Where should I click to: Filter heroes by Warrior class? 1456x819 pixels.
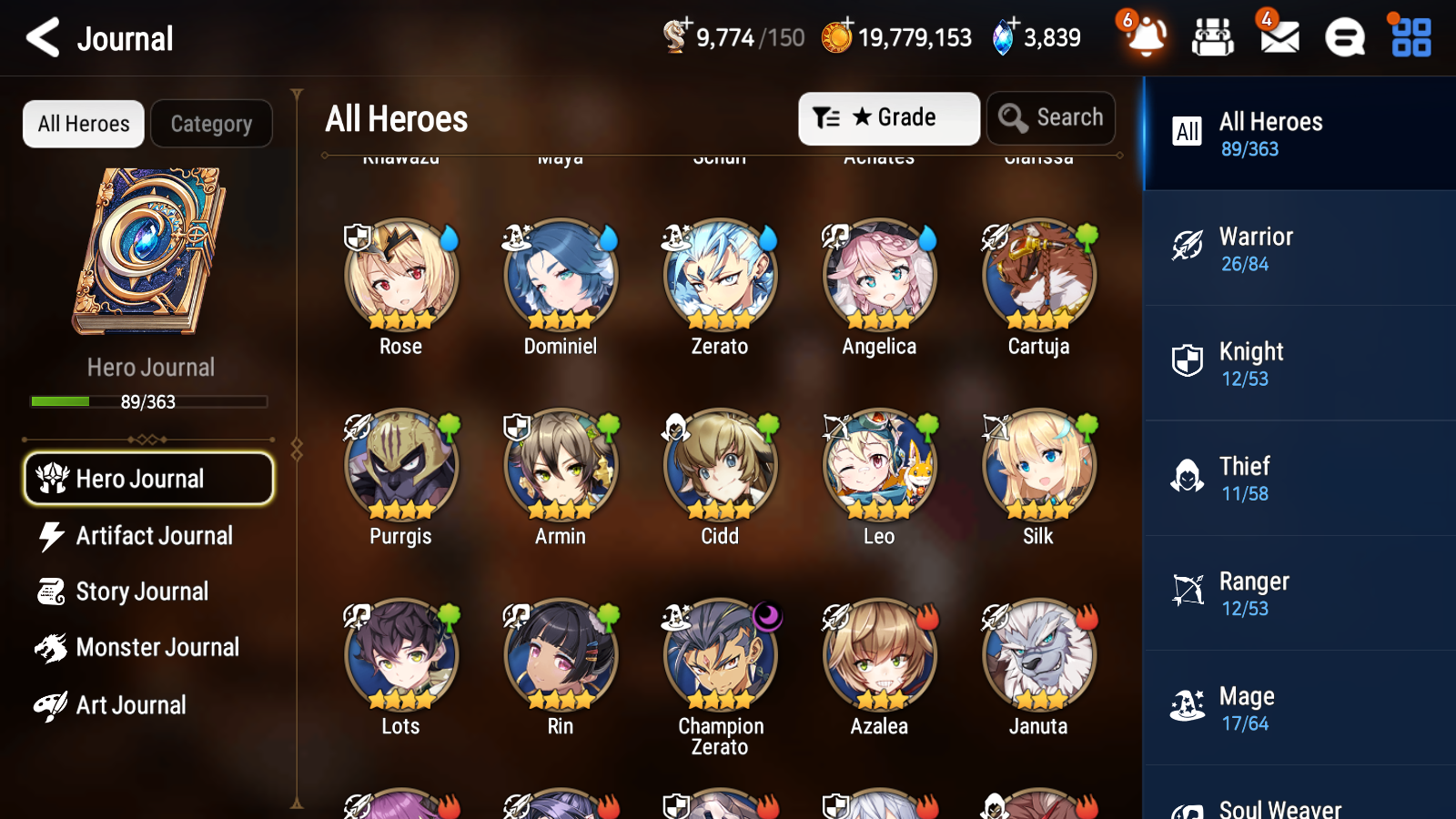pyautogui.click(x=1299, y=248)
